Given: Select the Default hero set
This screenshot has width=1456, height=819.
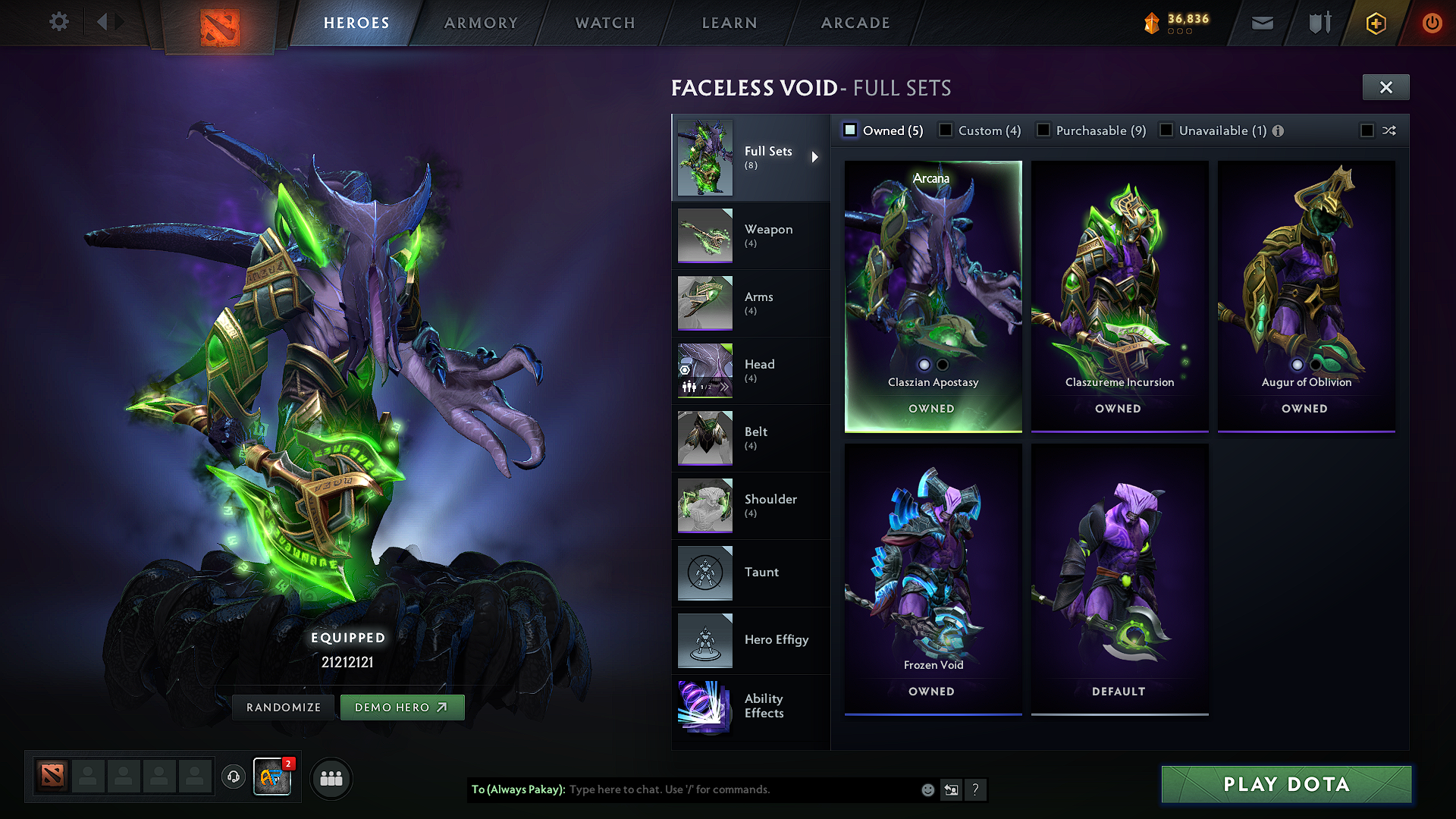Looking at the screenshot, I should pos(1119,579).
